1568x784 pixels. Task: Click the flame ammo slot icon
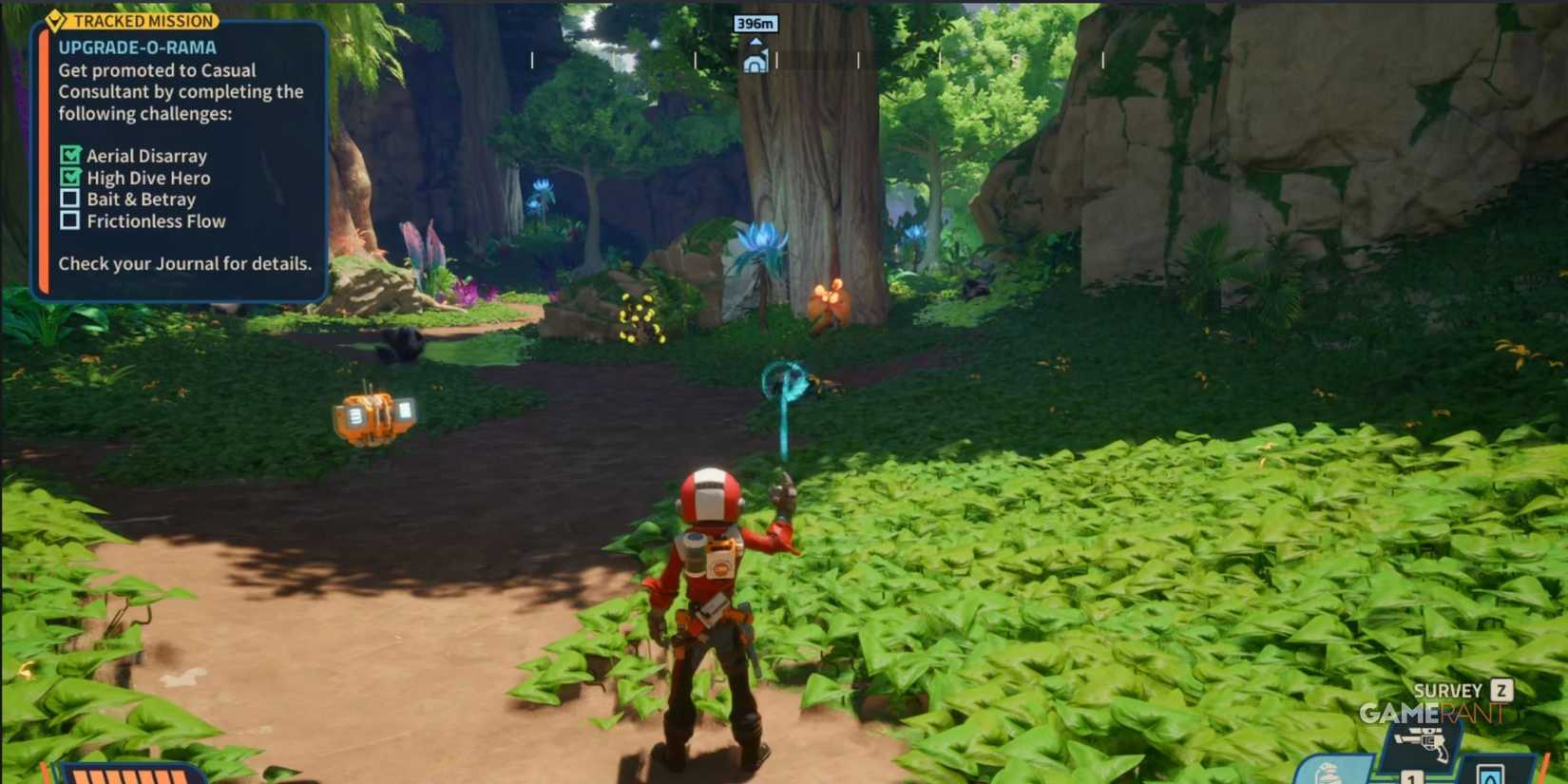tap(1490, 774)
